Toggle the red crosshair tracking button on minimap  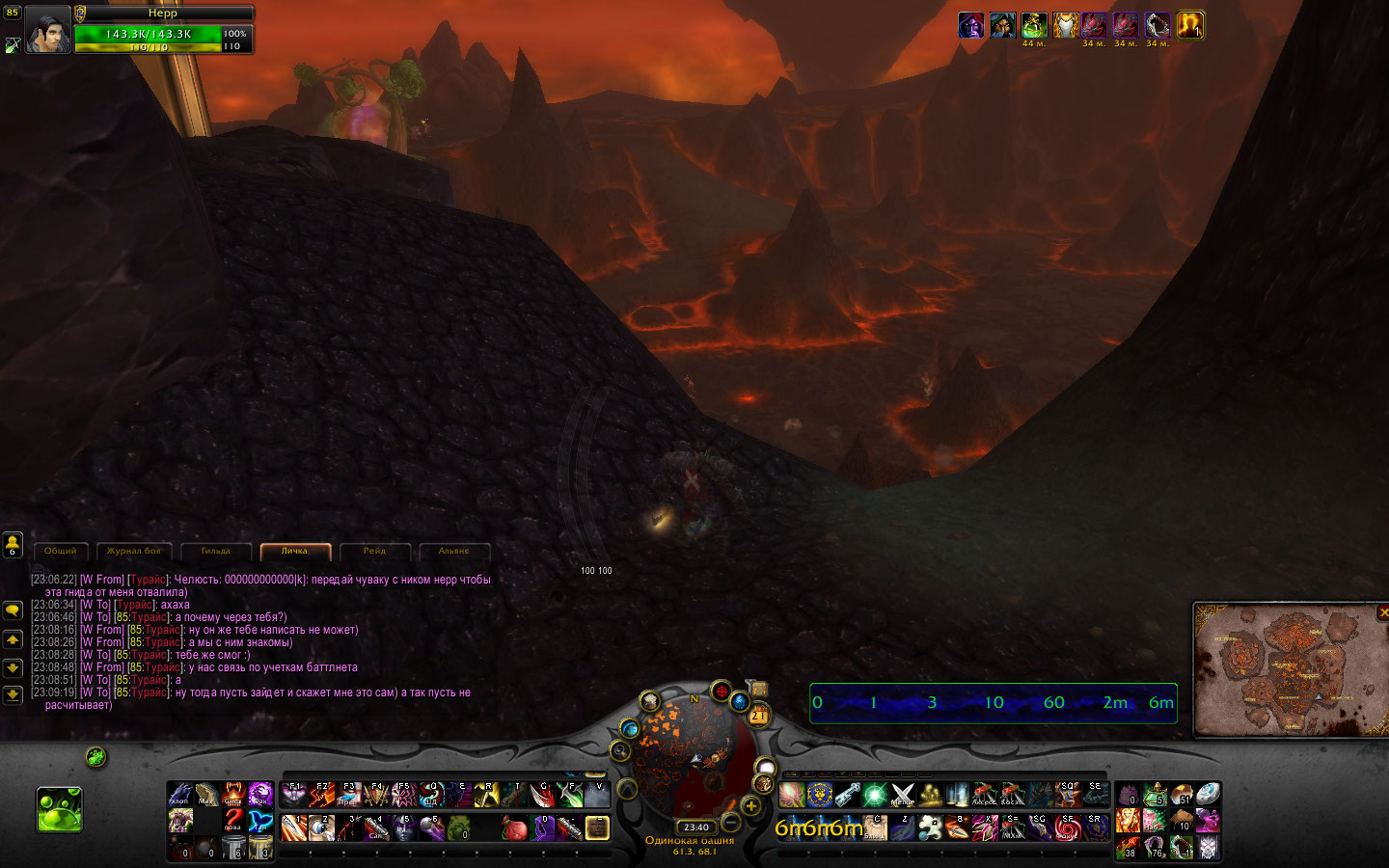click(x=721, y=692)
